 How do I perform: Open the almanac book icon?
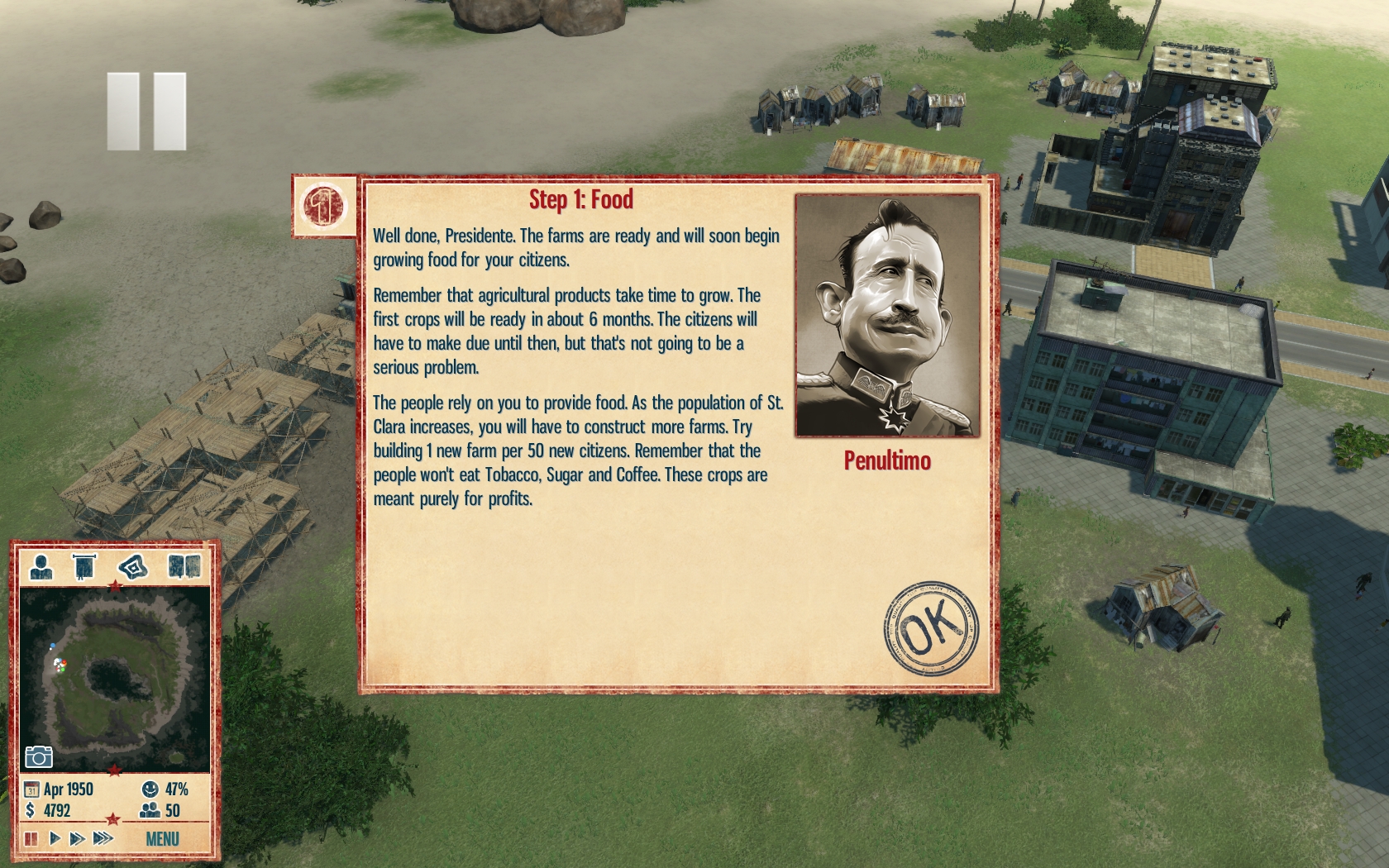coord(184,567)
